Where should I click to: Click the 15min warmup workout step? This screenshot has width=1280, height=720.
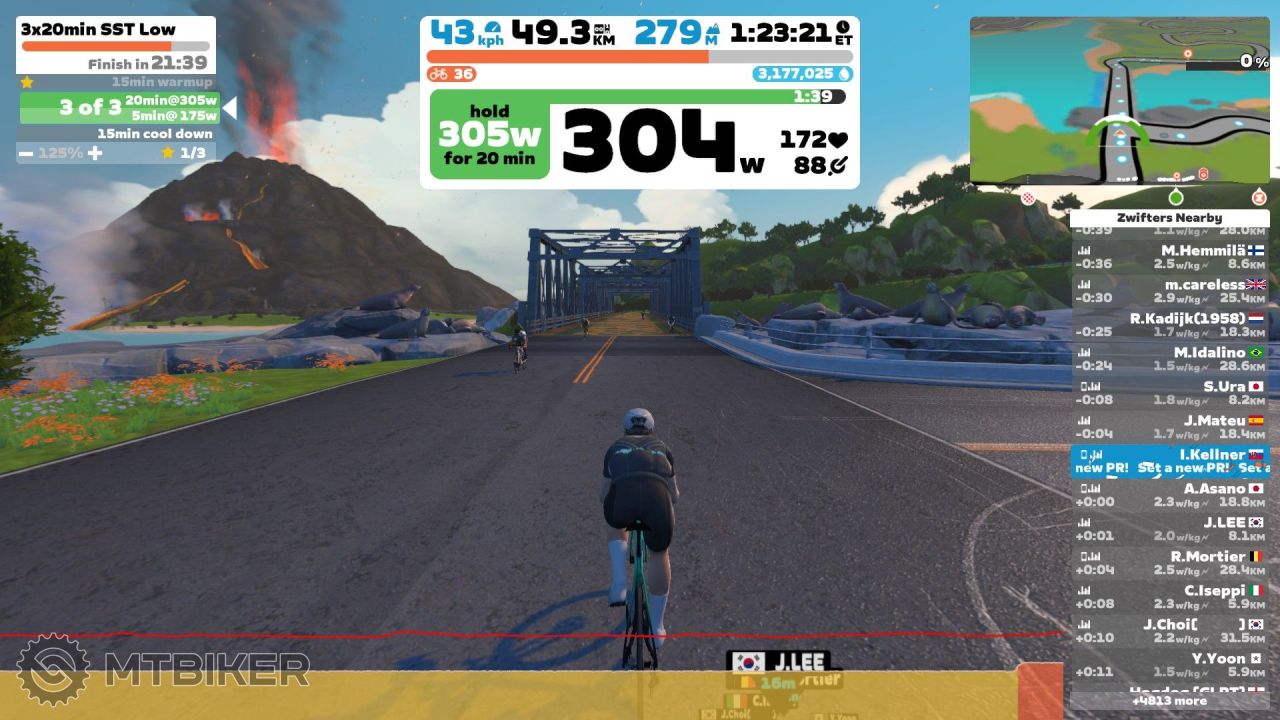(118, 82)
